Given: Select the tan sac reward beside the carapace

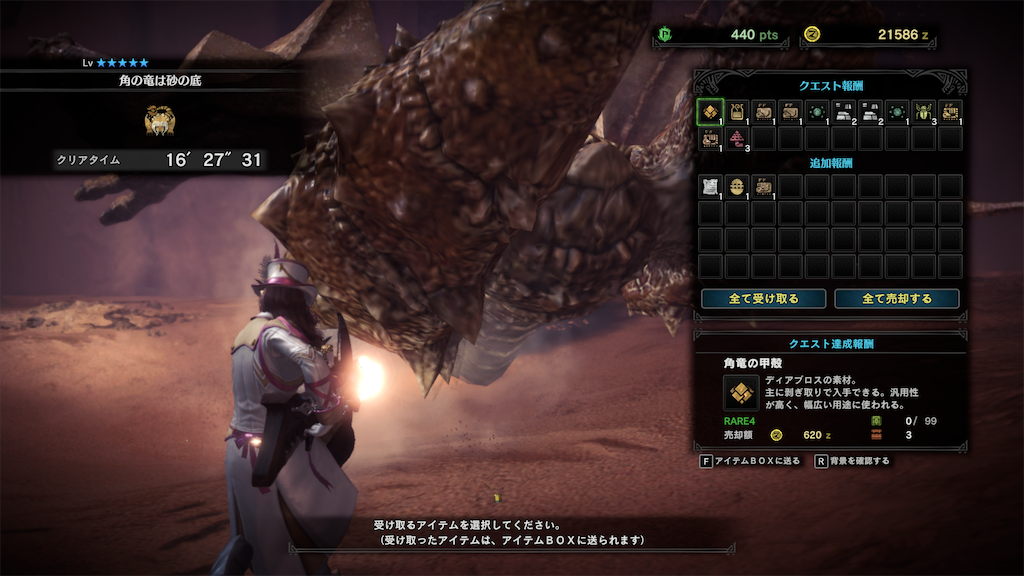Looking at the screenshot, I should 736,111.
